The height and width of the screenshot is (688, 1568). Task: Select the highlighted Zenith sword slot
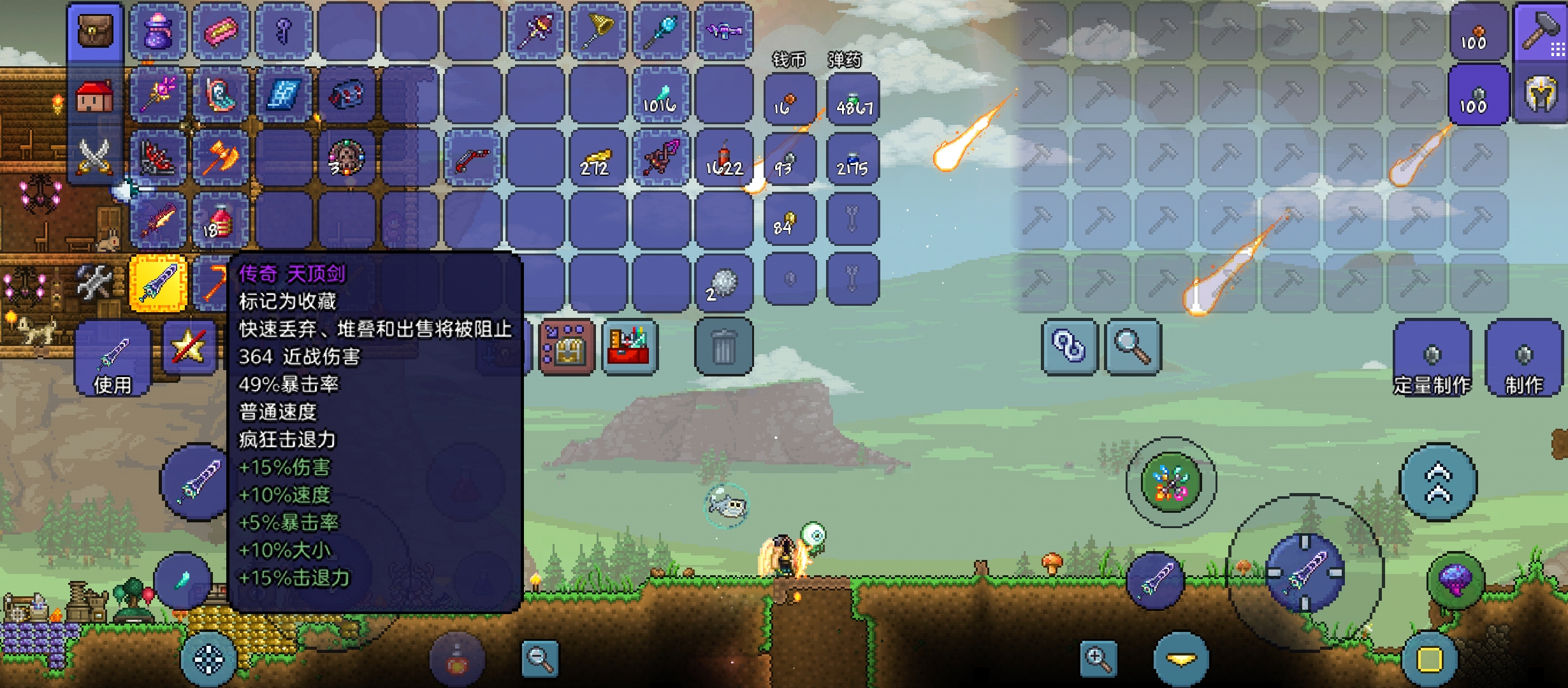point(158,283)
